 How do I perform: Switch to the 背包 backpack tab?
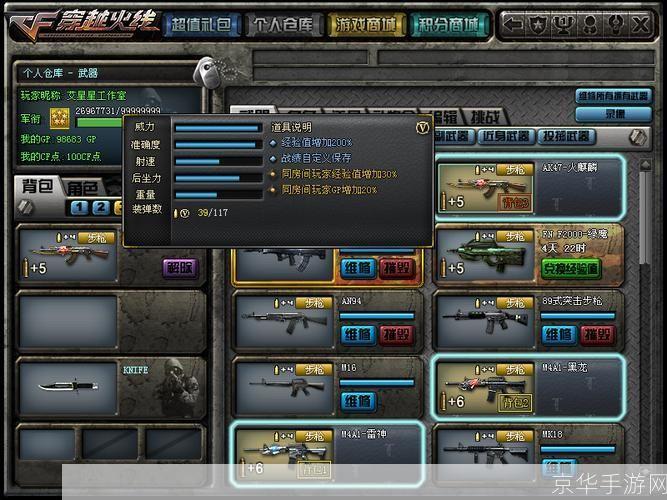tap(38, 188)
